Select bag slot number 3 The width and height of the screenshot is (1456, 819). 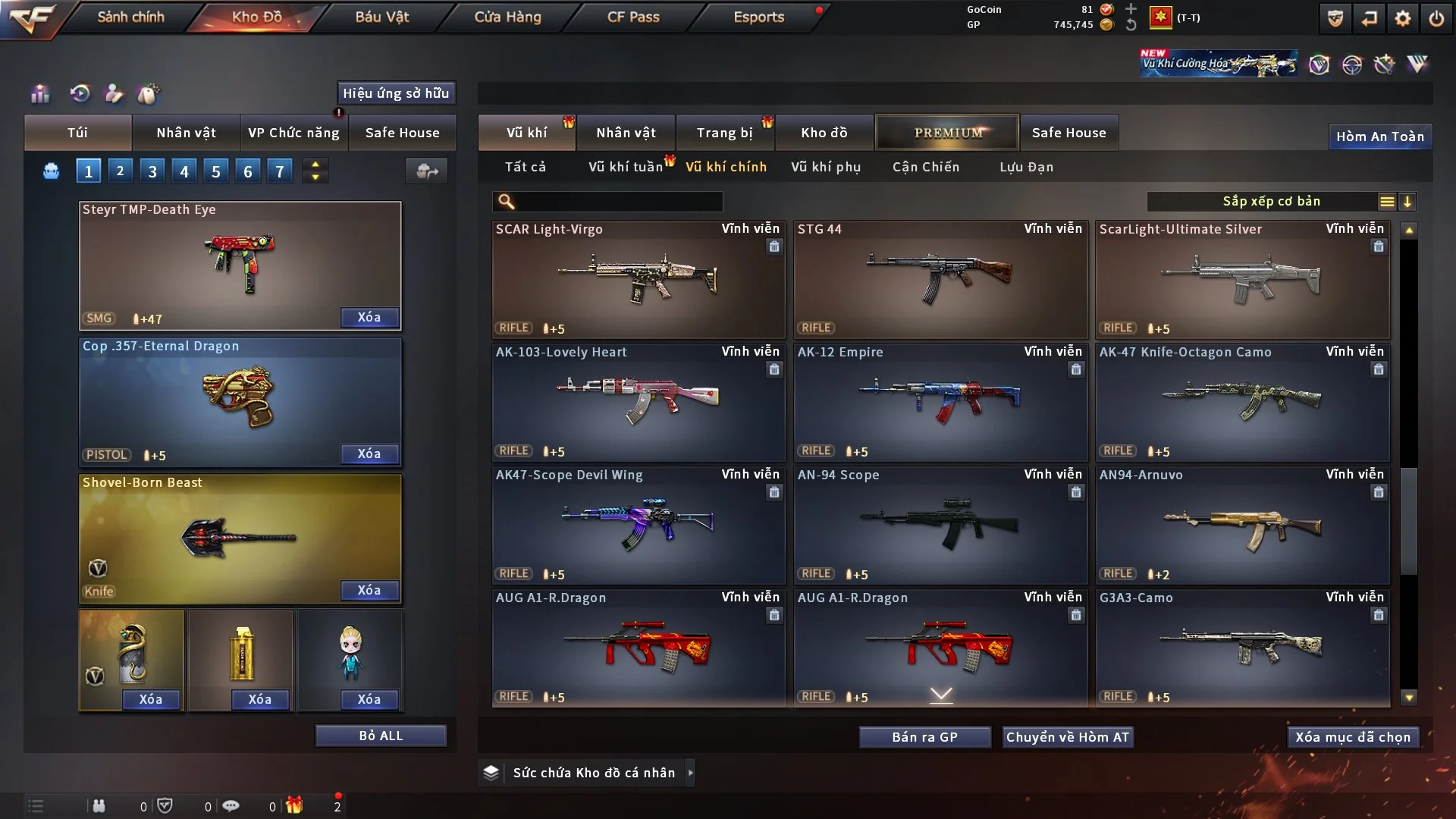coord(152,171)
